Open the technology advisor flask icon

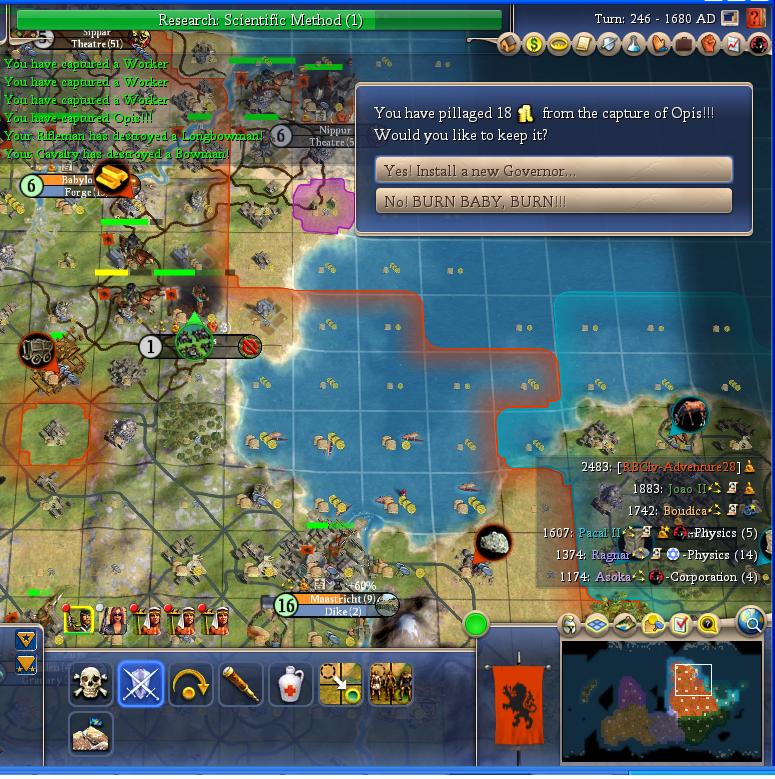pyautogui.click(x=634, y=44)
